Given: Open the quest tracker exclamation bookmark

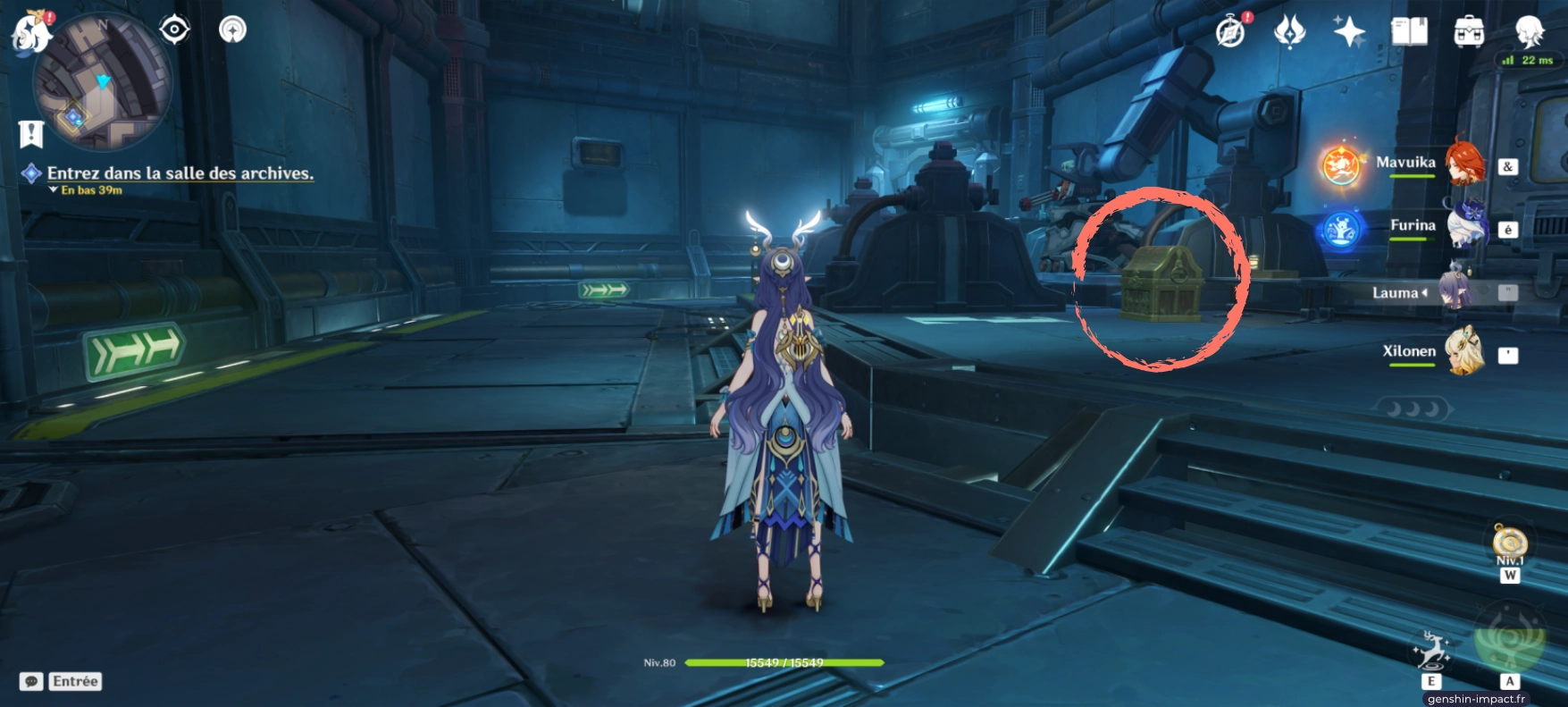Looking at the screenshot, I should point(31,134).
